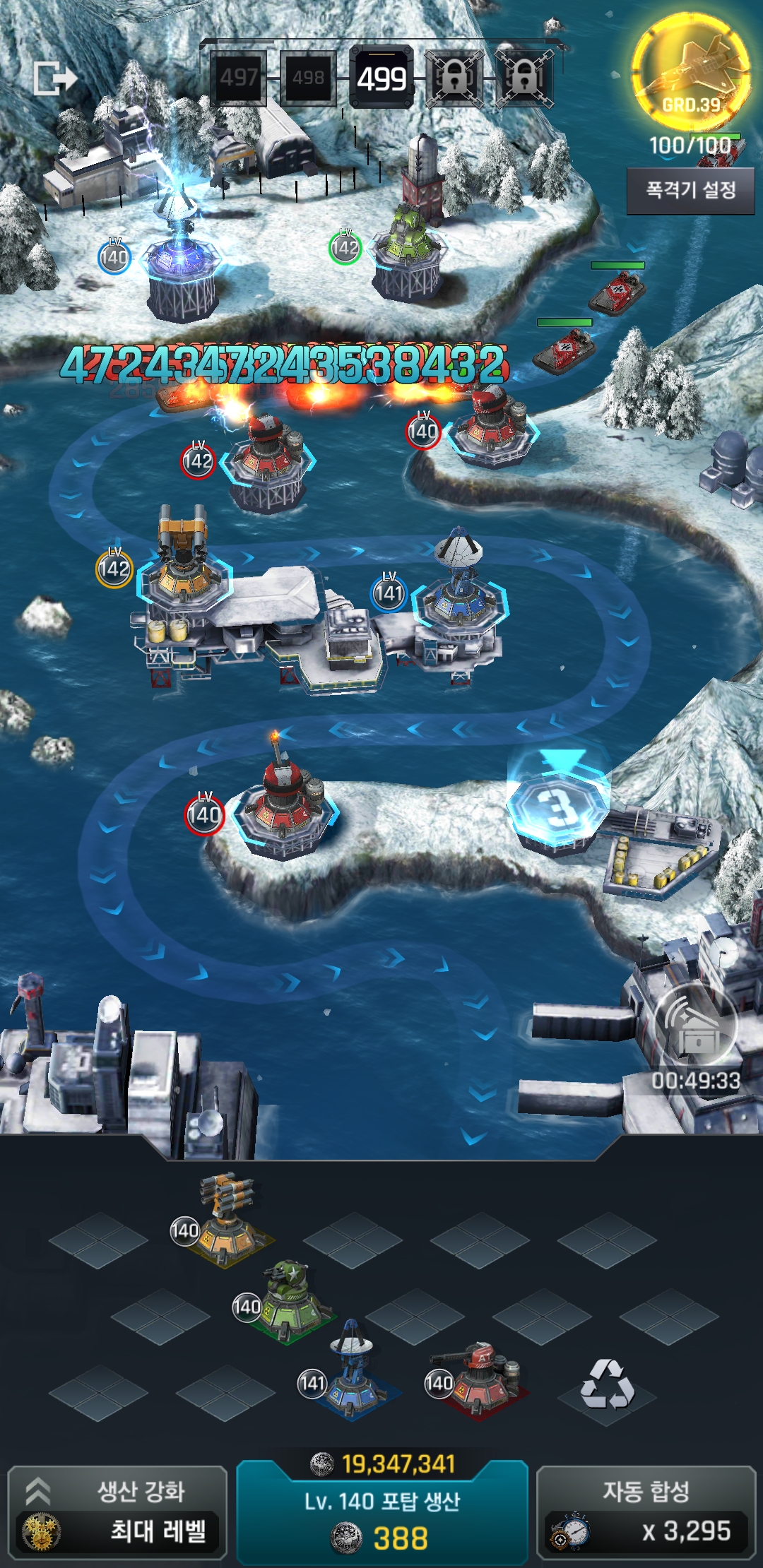Select the deployed orange level 142 turret
763x1568 pixels.
[184, 565]
